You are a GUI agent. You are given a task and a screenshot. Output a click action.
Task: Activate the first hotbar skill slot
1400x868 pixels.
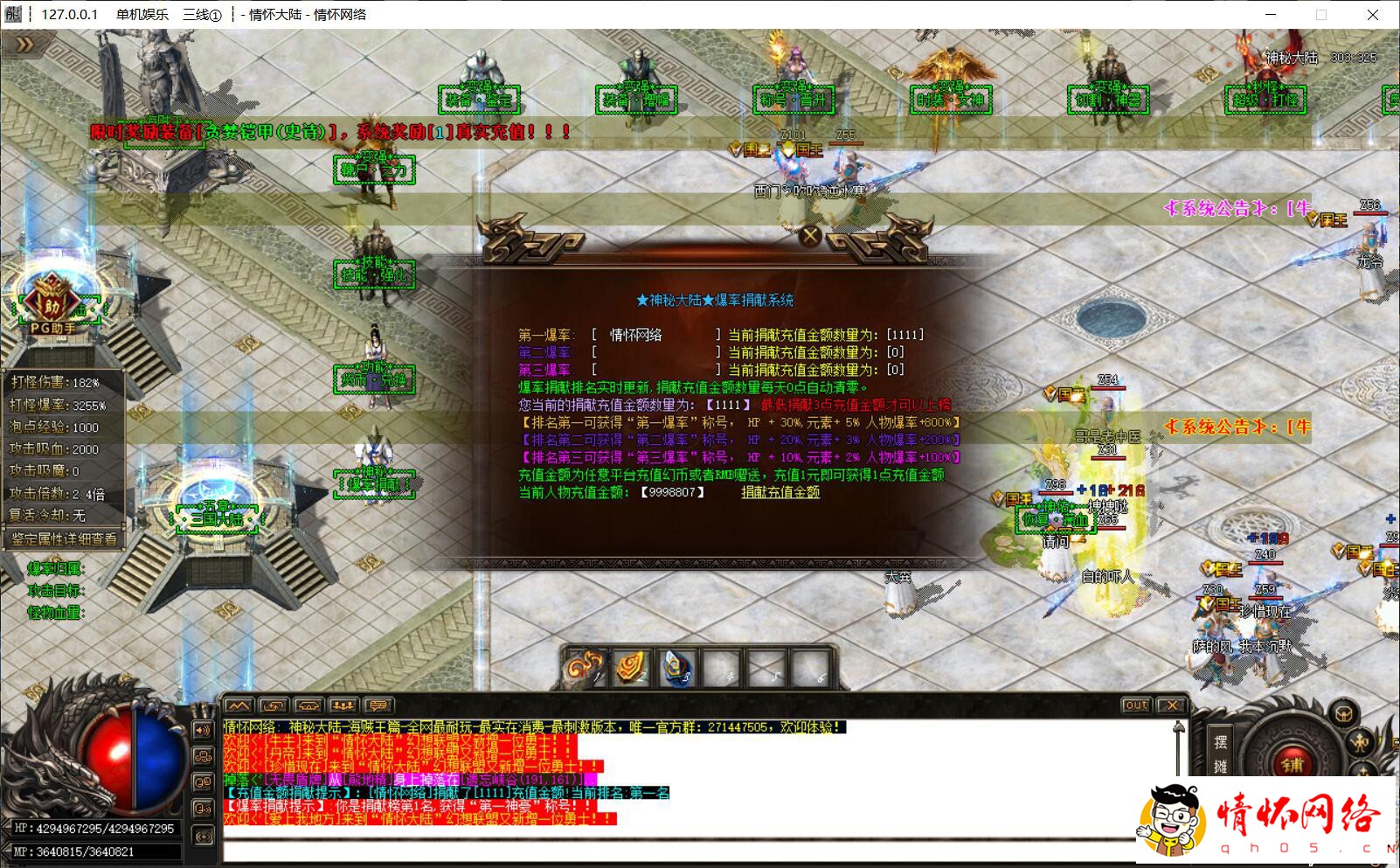pyautogui.click(x=586, y=669)
